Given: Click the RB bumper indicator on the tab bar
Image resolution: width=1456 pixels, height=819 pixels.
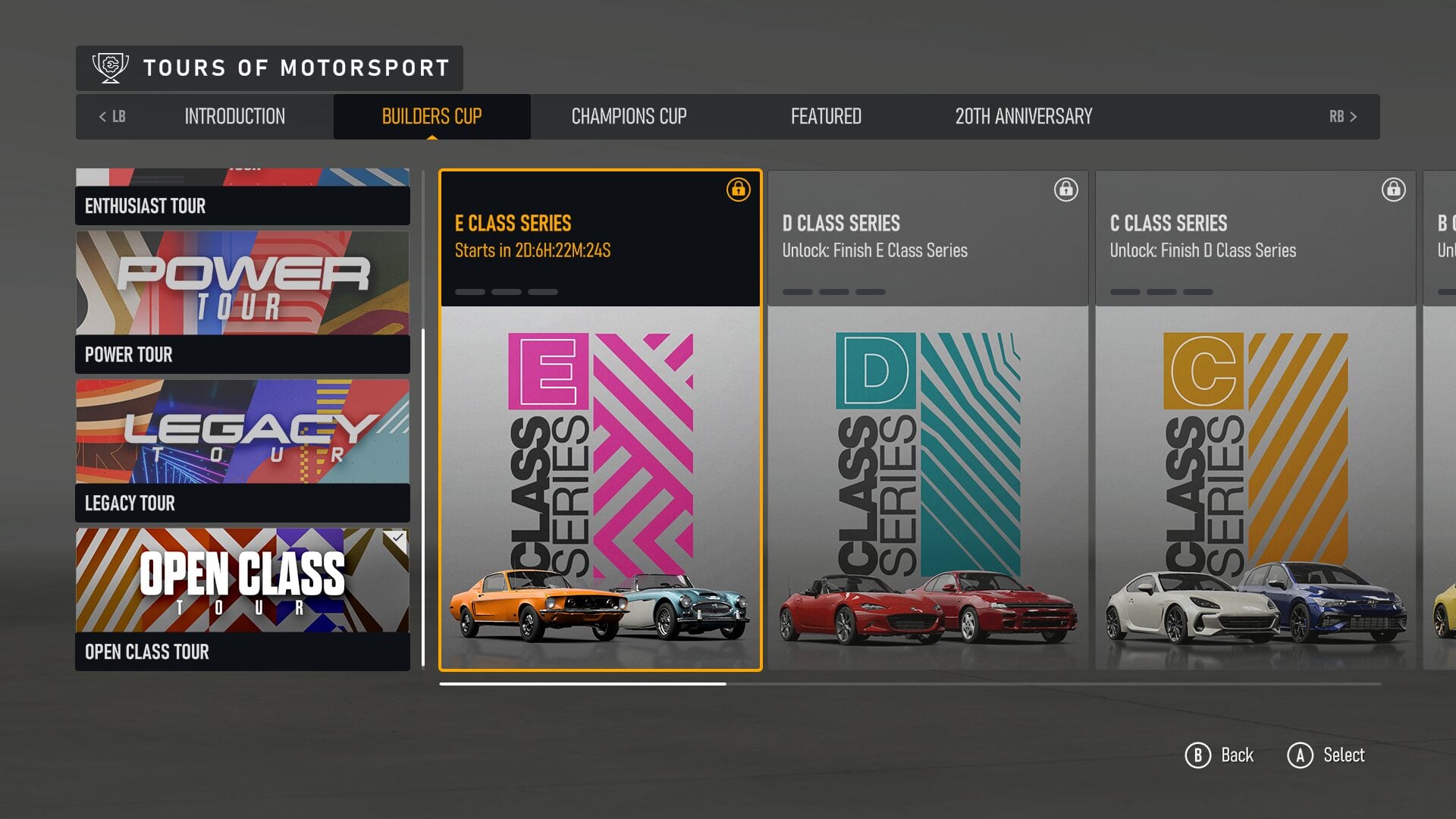Looking at the screenshot, I should [x=1344, y=116].
